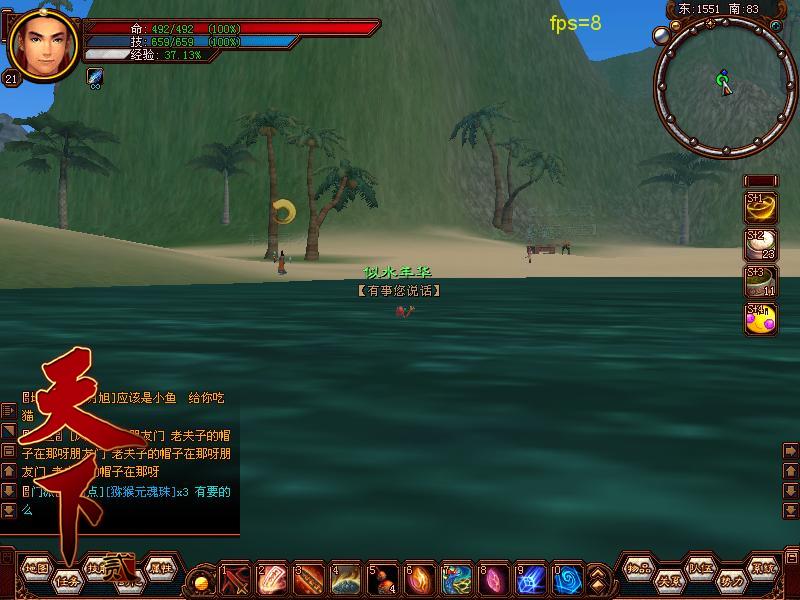Activate the pink crystal skill in slot 8
The height and width of the screenshot is (600, 800).
[x=494, y=578]
